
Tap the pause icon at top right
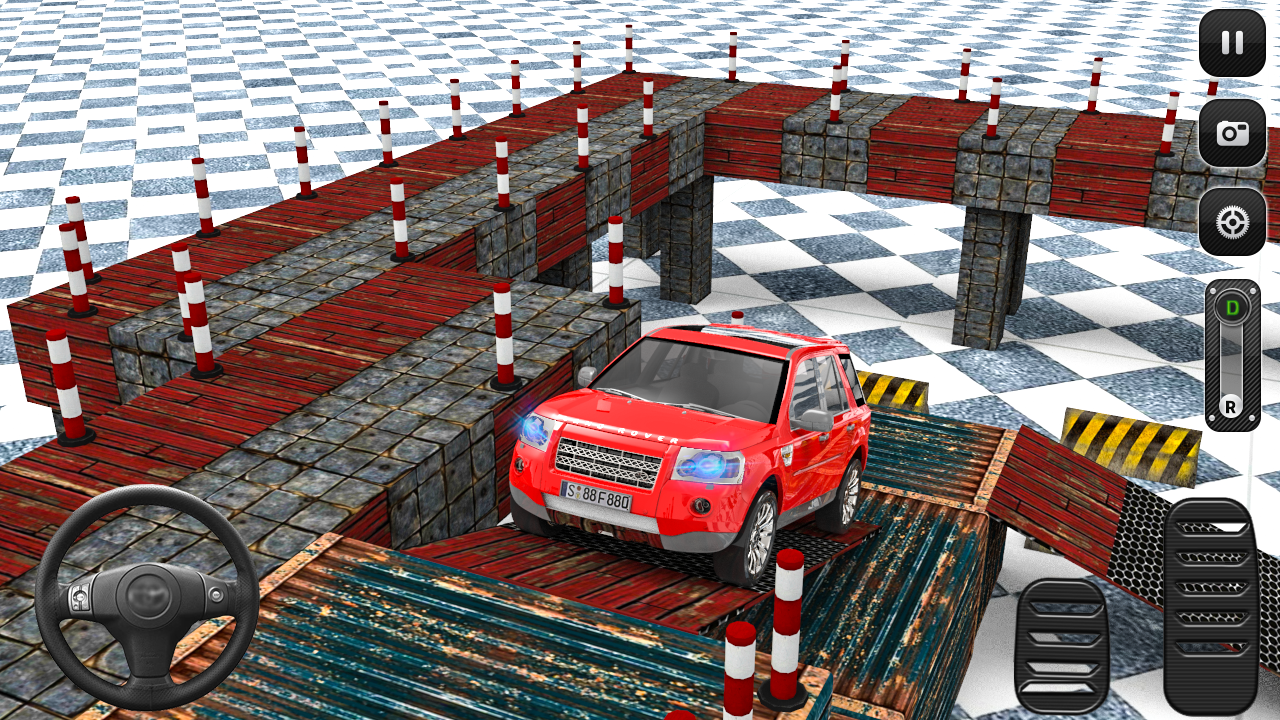[1232, 41]
